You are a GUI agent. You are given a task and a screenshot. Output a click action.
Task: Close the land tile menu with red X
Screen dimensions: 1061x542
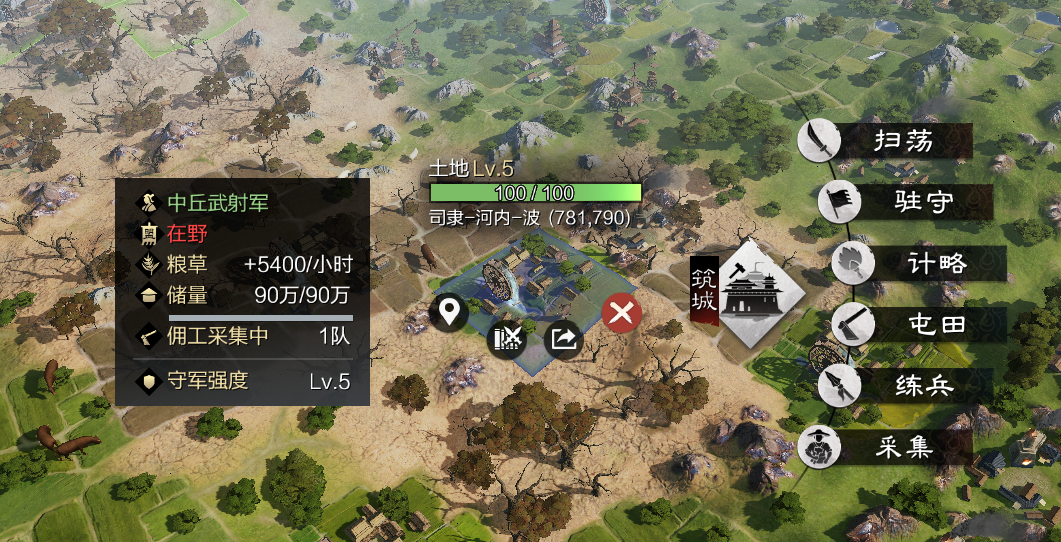[x=622, y=314]
